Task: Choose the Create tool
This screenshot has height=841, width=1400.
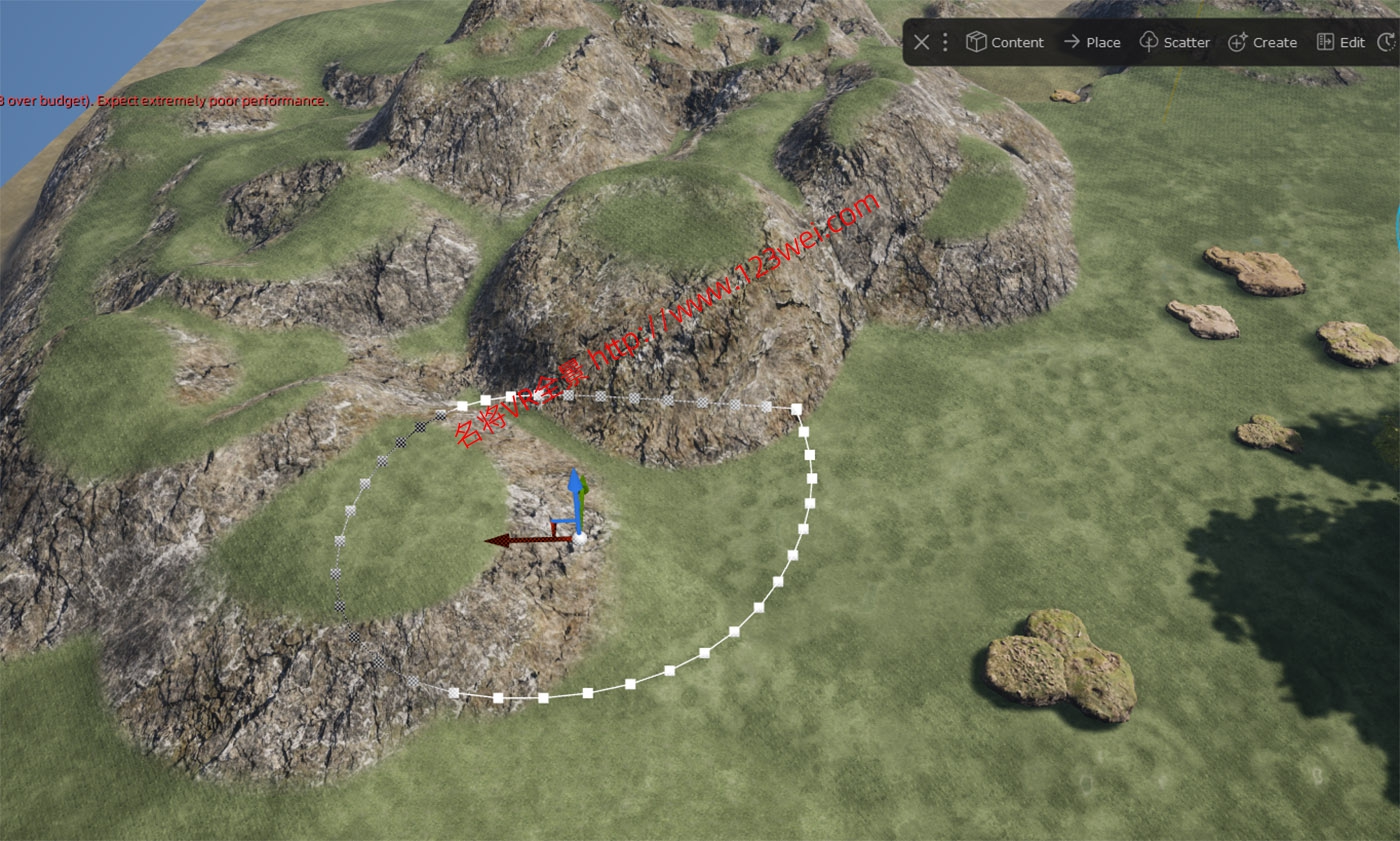Action: point(1262,42)
